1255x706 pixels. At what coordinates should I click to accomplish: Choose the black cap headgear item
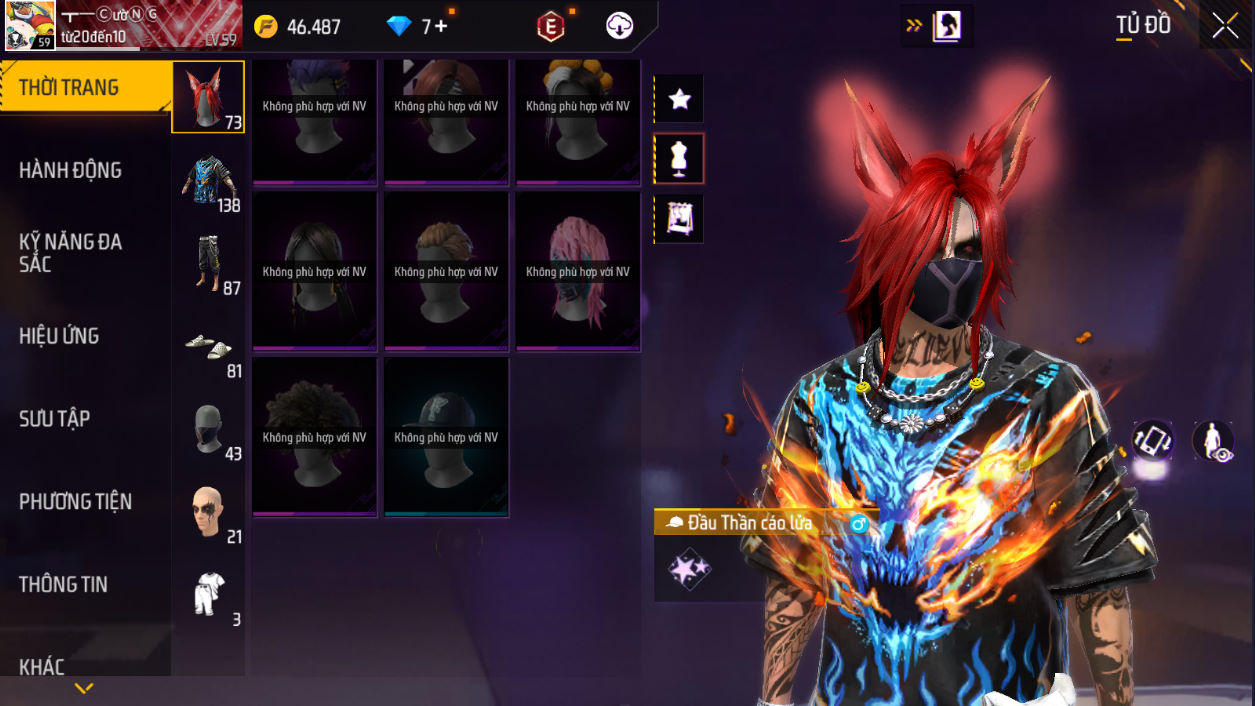click(x=446, y=436)
